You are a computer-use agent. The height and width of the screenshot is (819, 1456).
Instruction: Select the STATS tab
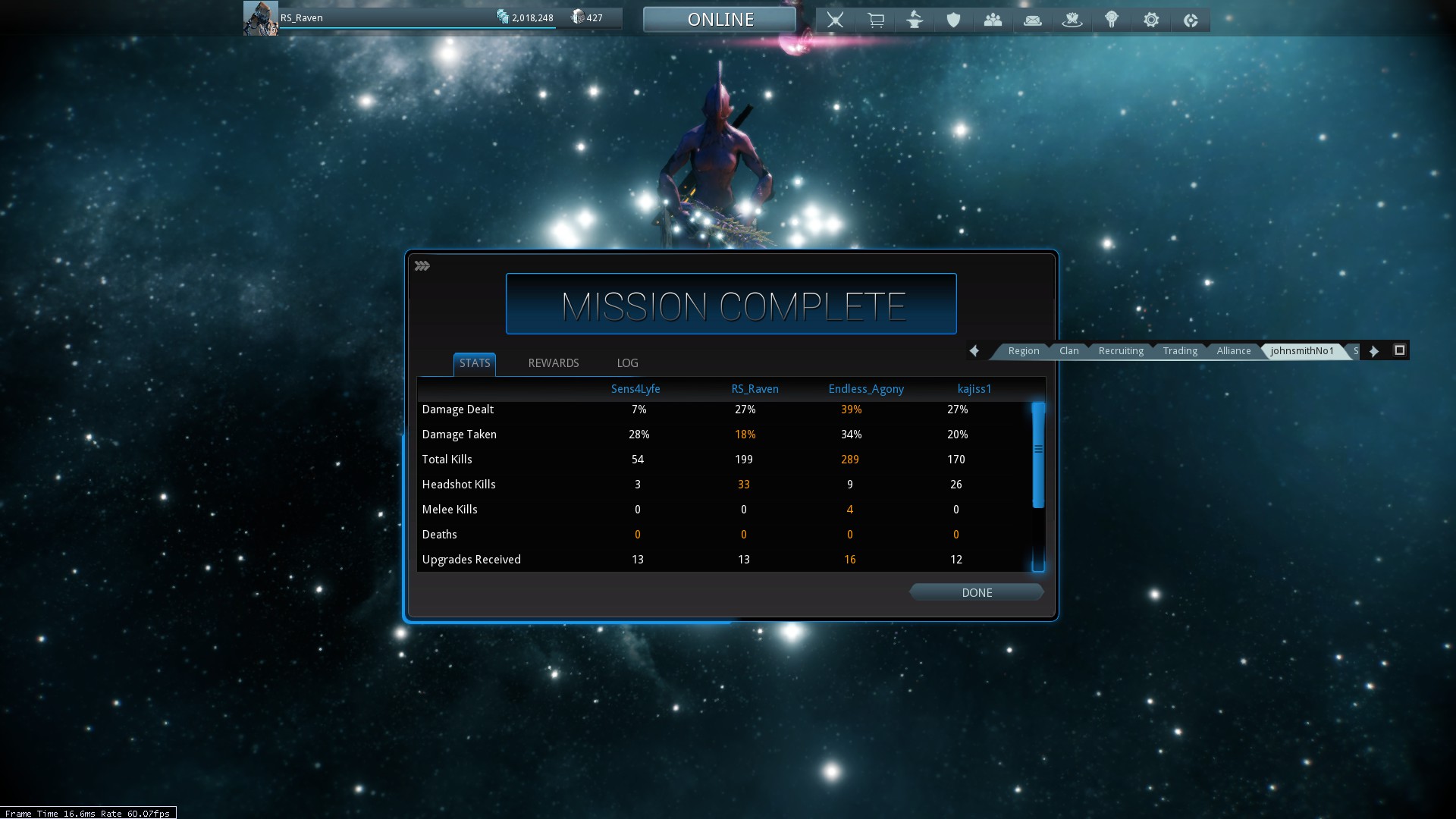coord(475,363)
